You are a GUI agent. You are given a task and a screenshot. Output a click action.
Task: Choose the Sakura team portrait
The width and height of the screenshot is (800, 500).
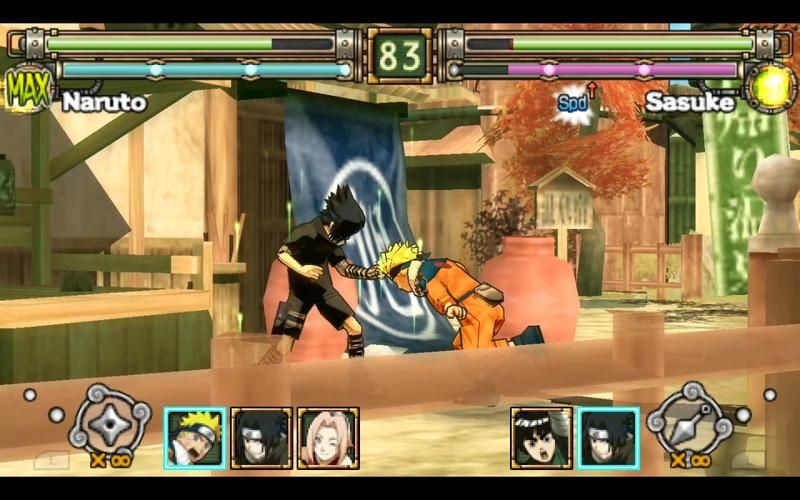(327, 437)
